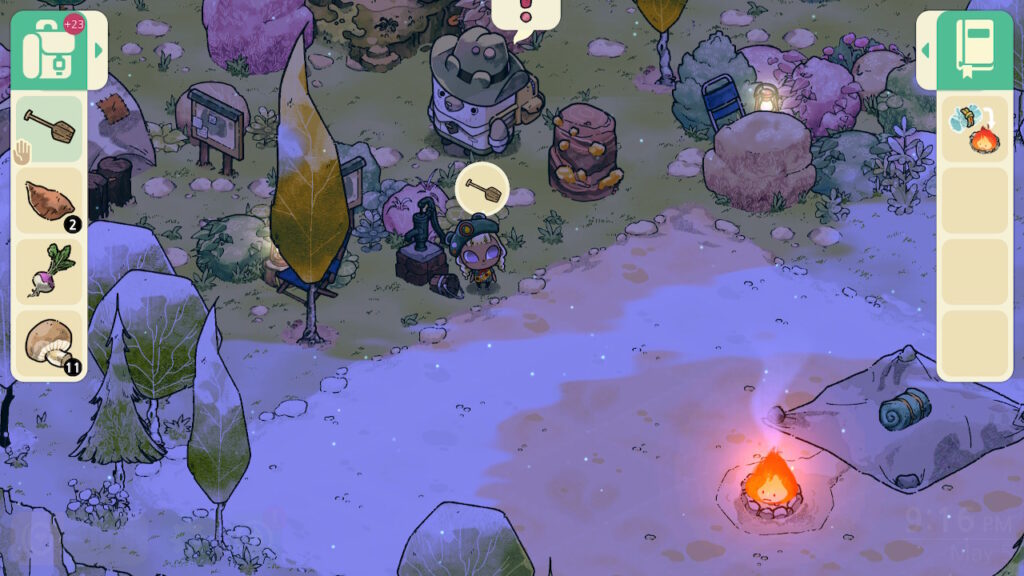The image size is (1024, 576).
Task: Select the turnip item slot
Action: (x=49, y=272)
